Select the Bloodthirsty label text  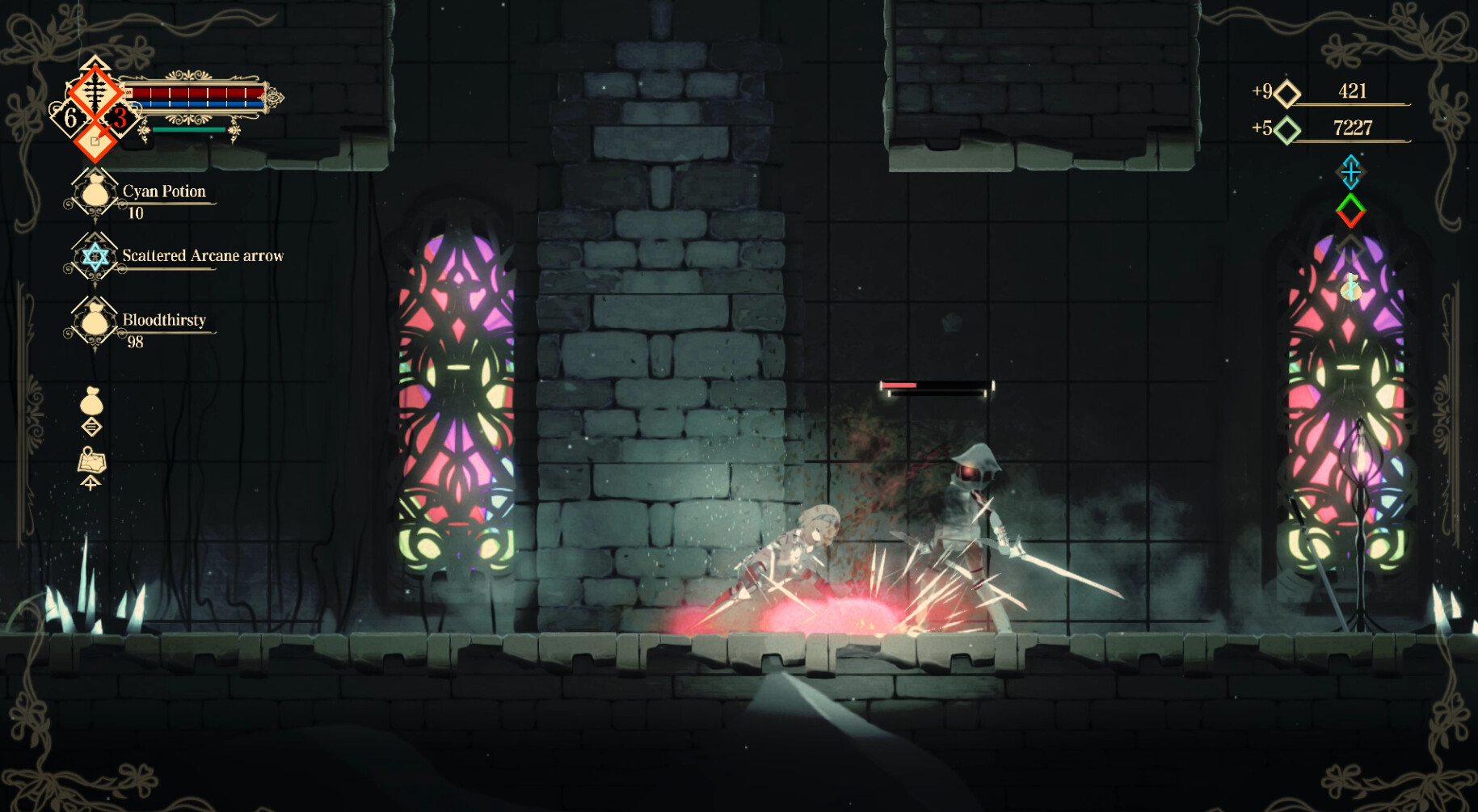pyautogui.click(x=163, y=320)
